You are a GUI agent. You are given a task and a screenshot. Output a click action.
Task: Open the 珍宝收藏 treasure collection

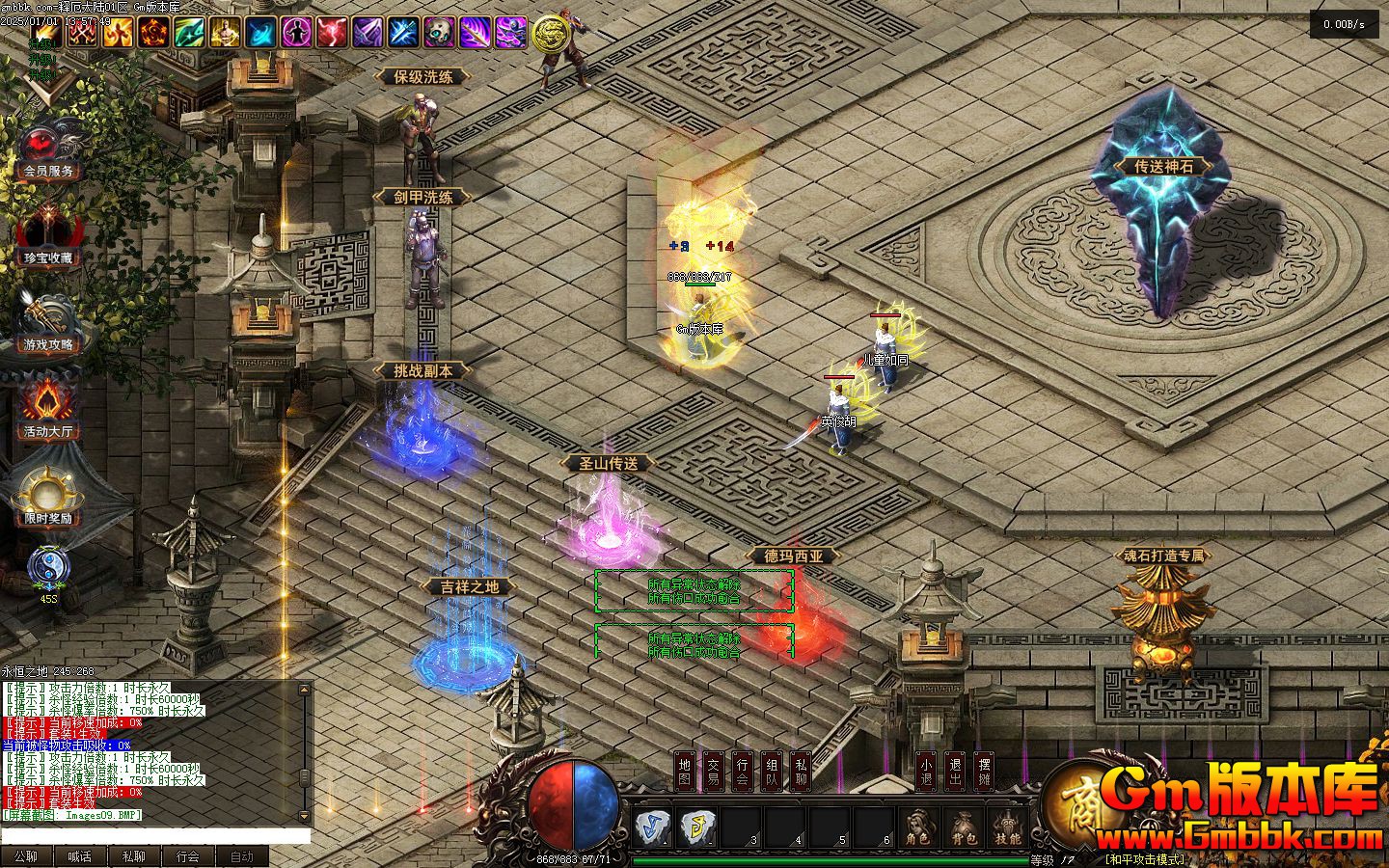tap(48, 238)
